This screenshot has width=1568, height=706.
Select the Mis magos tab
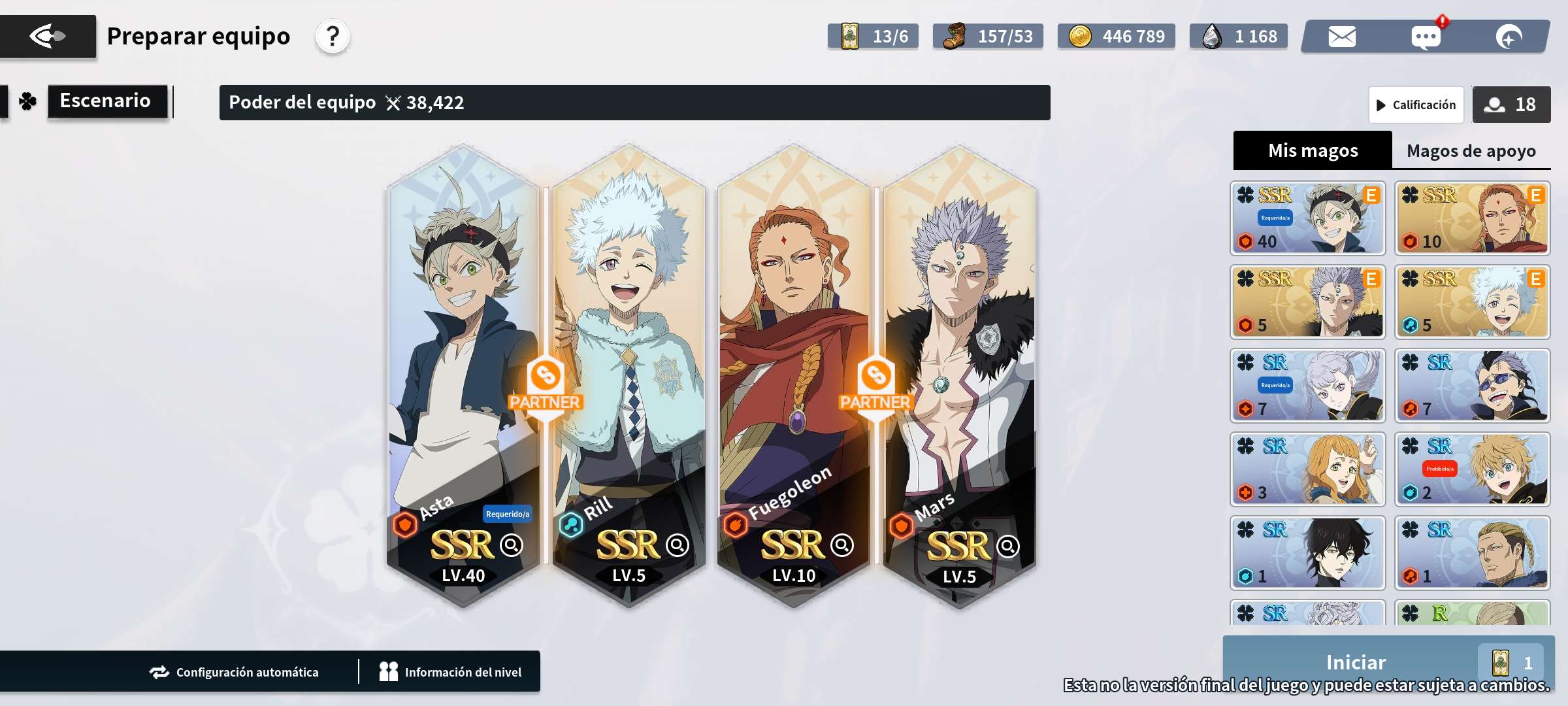pos(1313,151)
